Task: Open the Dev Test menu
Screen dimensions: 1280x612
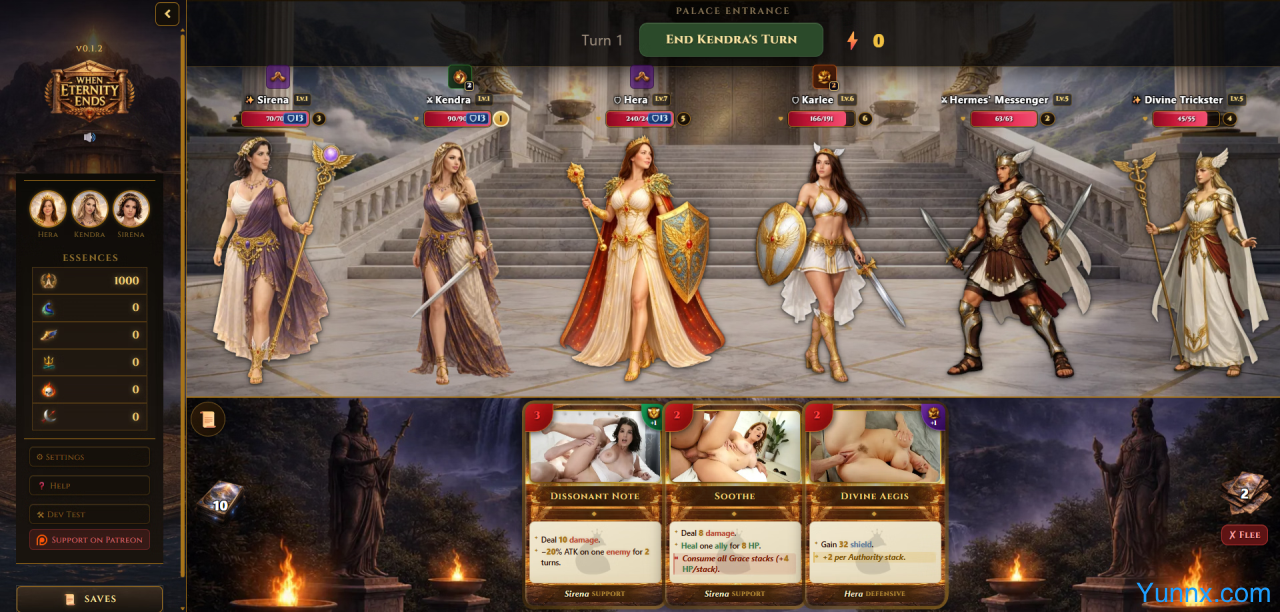Action: 89,513
